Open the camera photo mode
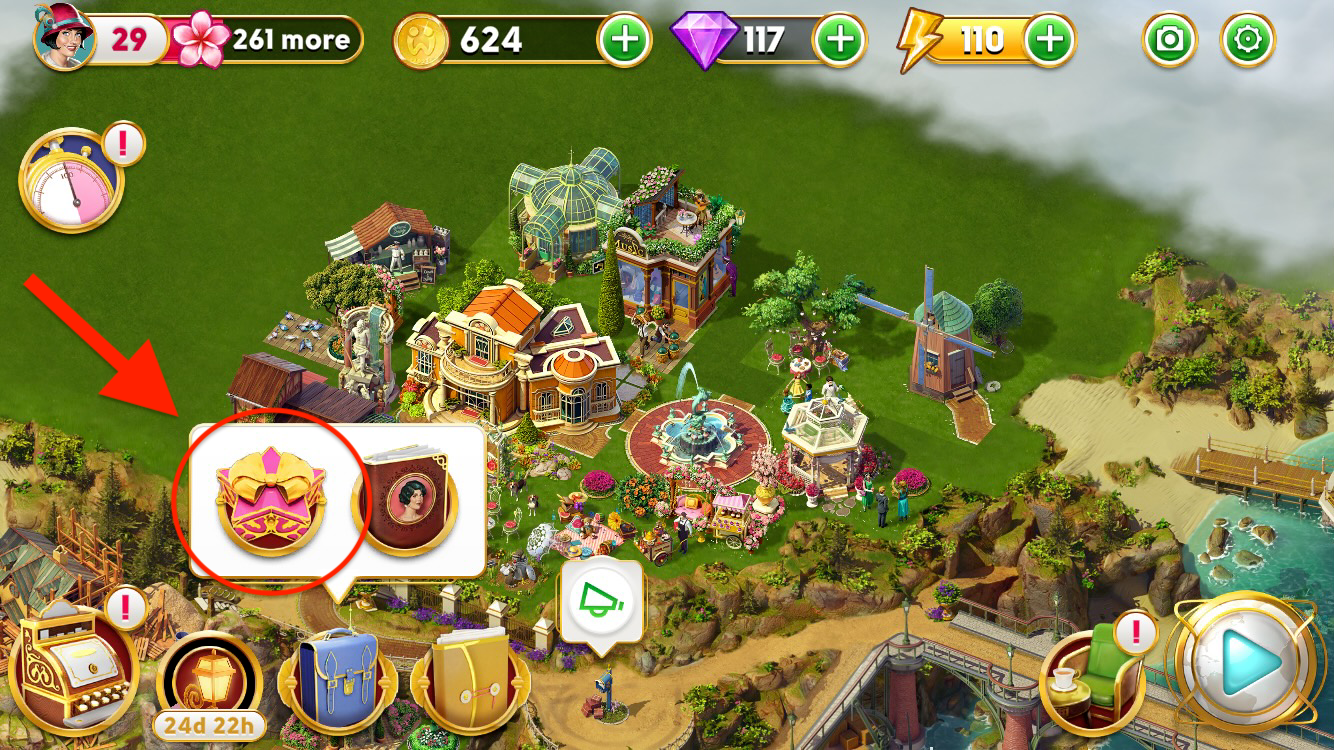Viewport: 1334px width, 750px height. 1169,40
